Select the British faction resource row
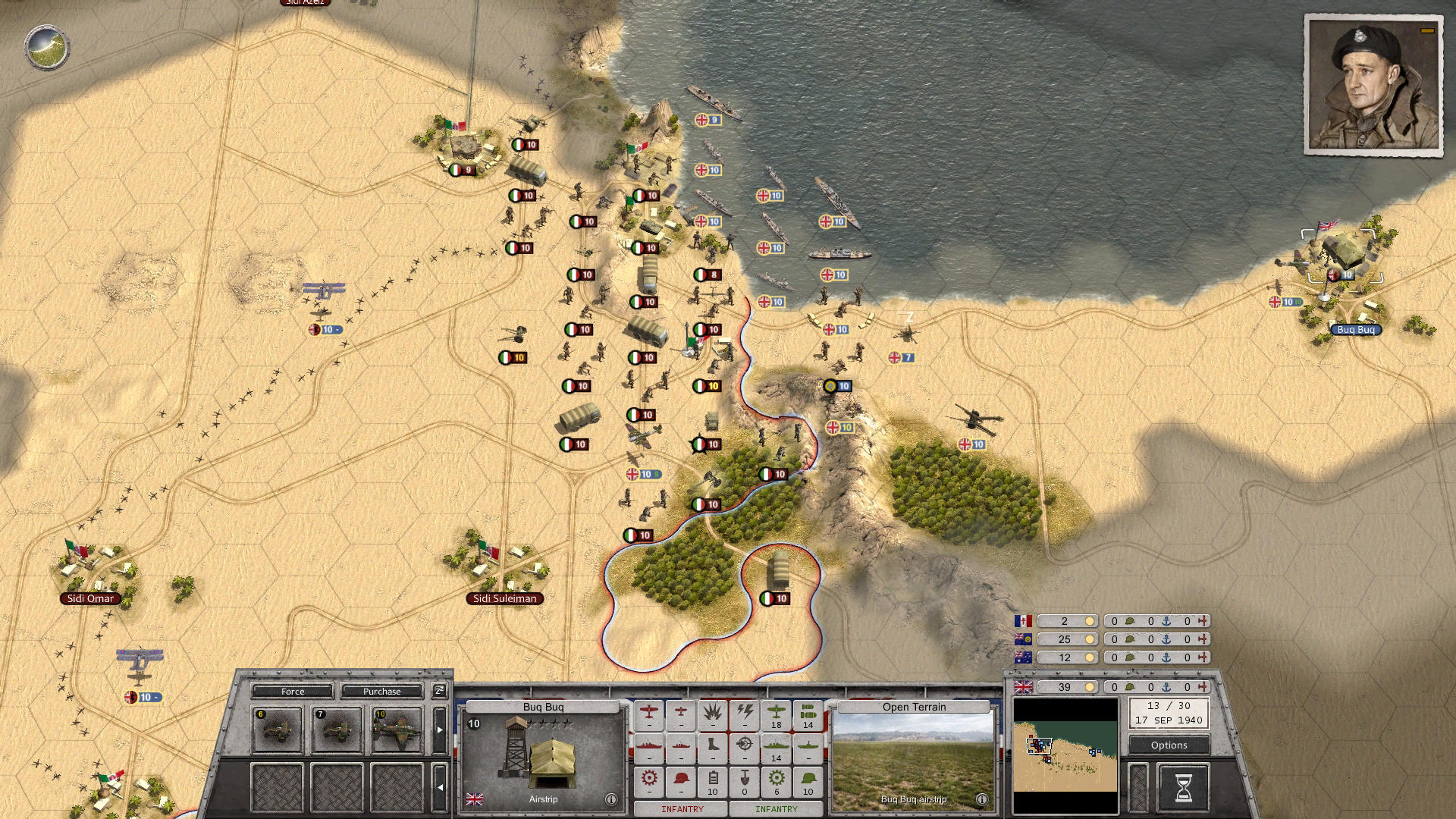1456x819 pixels. pyautogui.click(x=1063, y=687)
